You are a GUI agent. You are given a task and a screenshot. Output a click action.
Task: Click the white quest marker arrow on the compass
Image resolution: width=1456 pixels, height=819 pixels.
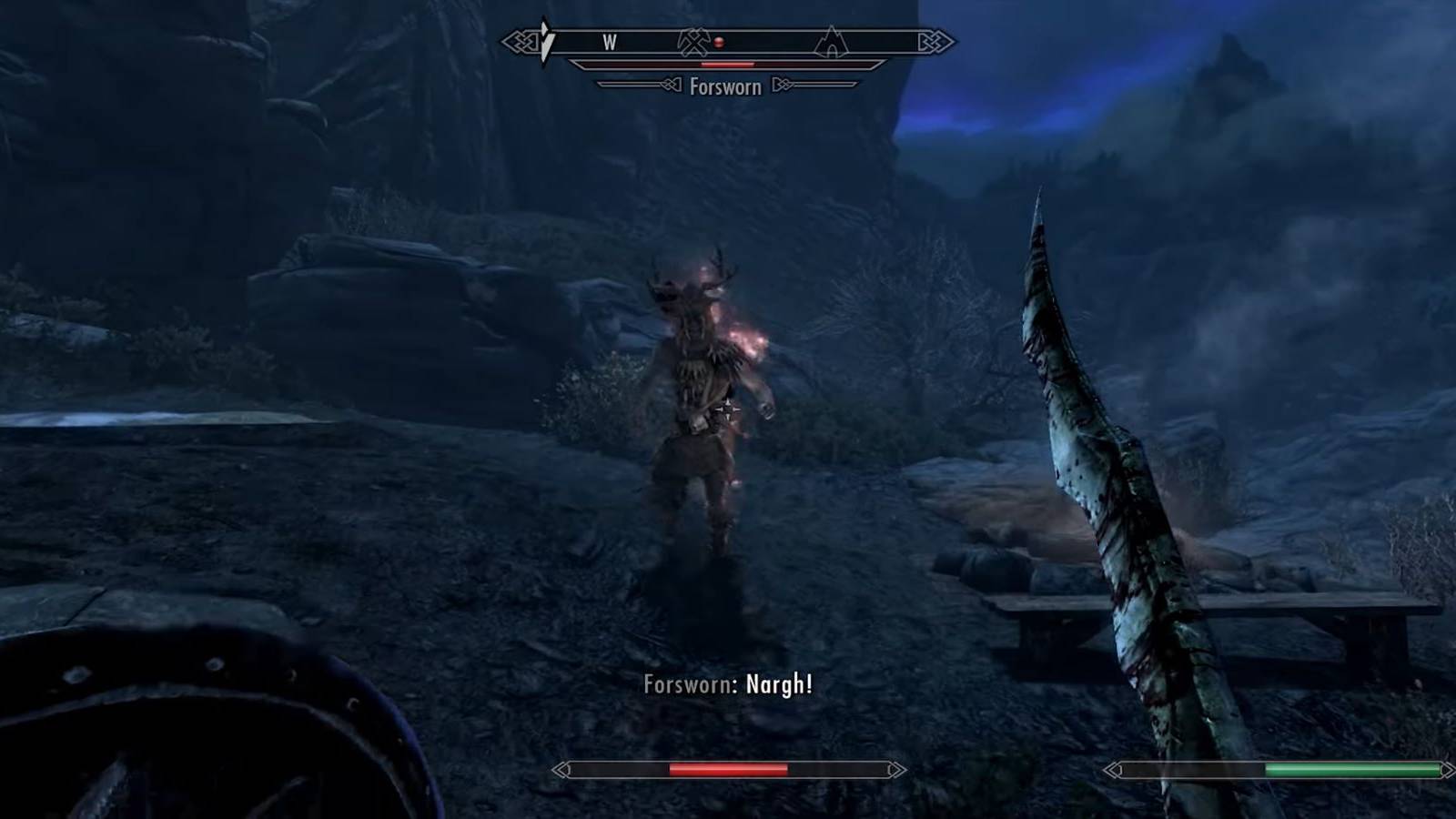click(546, 41)
